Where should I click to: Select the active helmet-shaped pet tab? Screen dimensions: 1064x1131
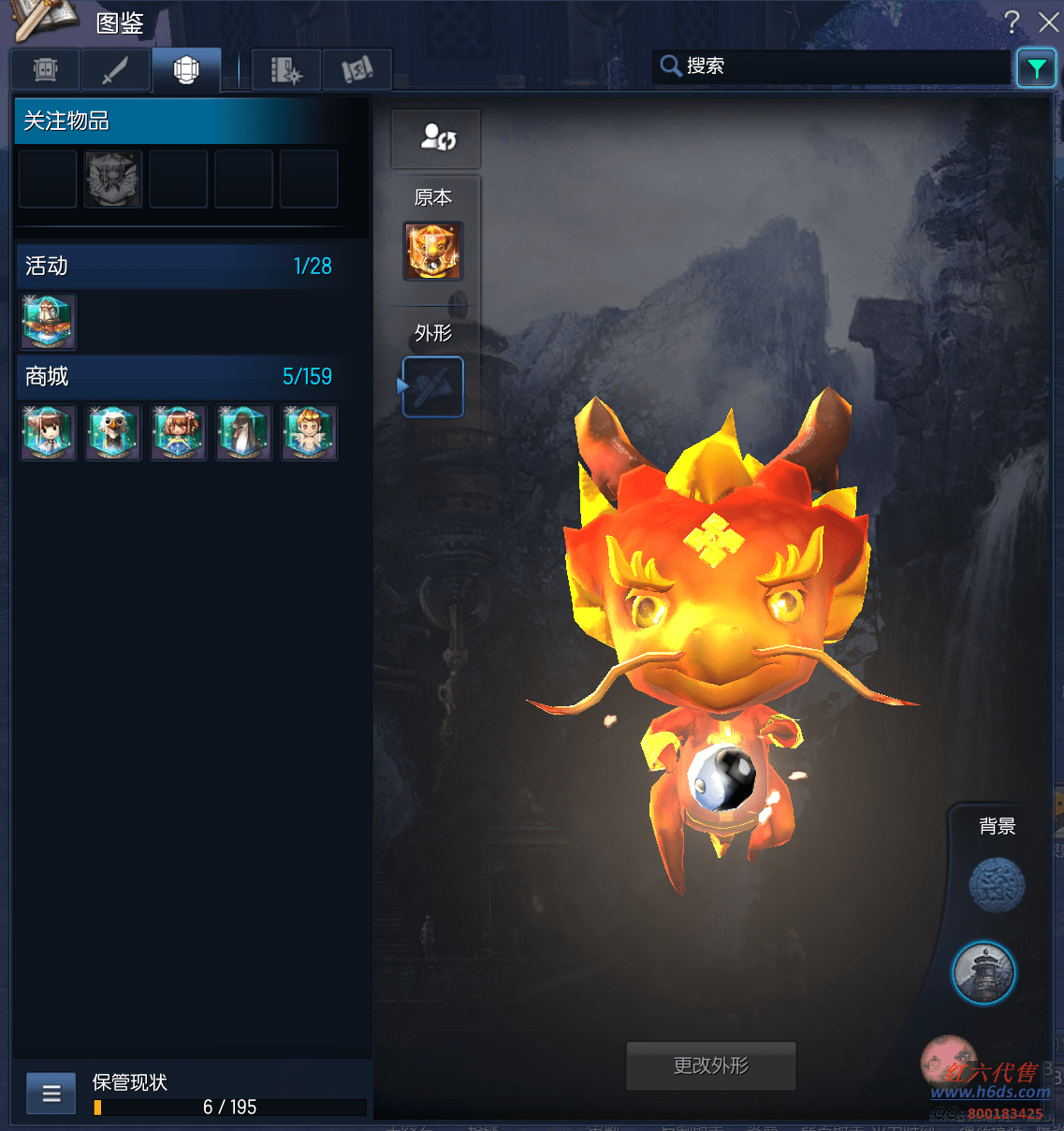[186, 70]
